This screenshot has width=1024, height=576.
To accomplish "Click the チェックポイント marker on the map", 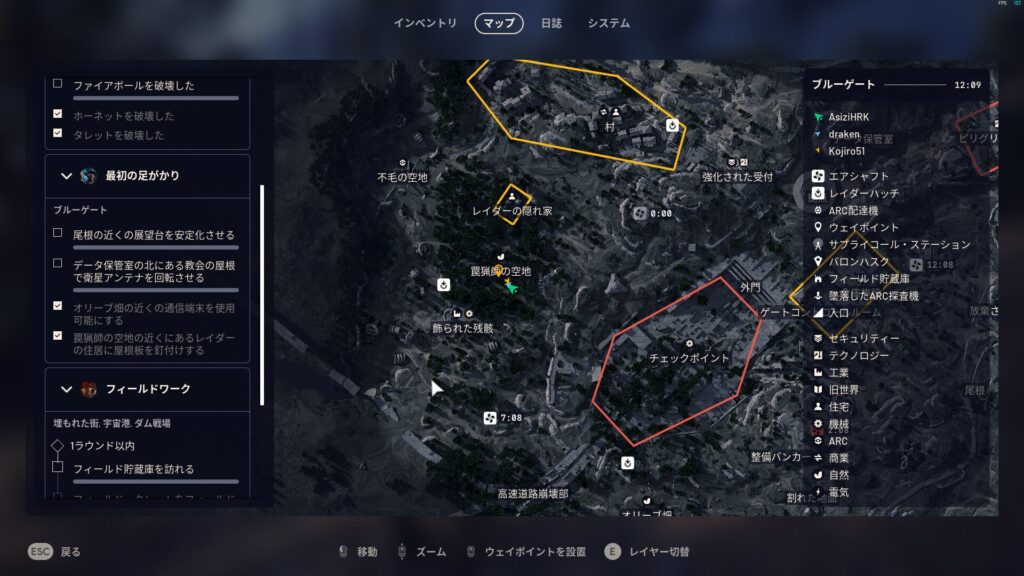I will pyautogui.click(x=689, y=356).
